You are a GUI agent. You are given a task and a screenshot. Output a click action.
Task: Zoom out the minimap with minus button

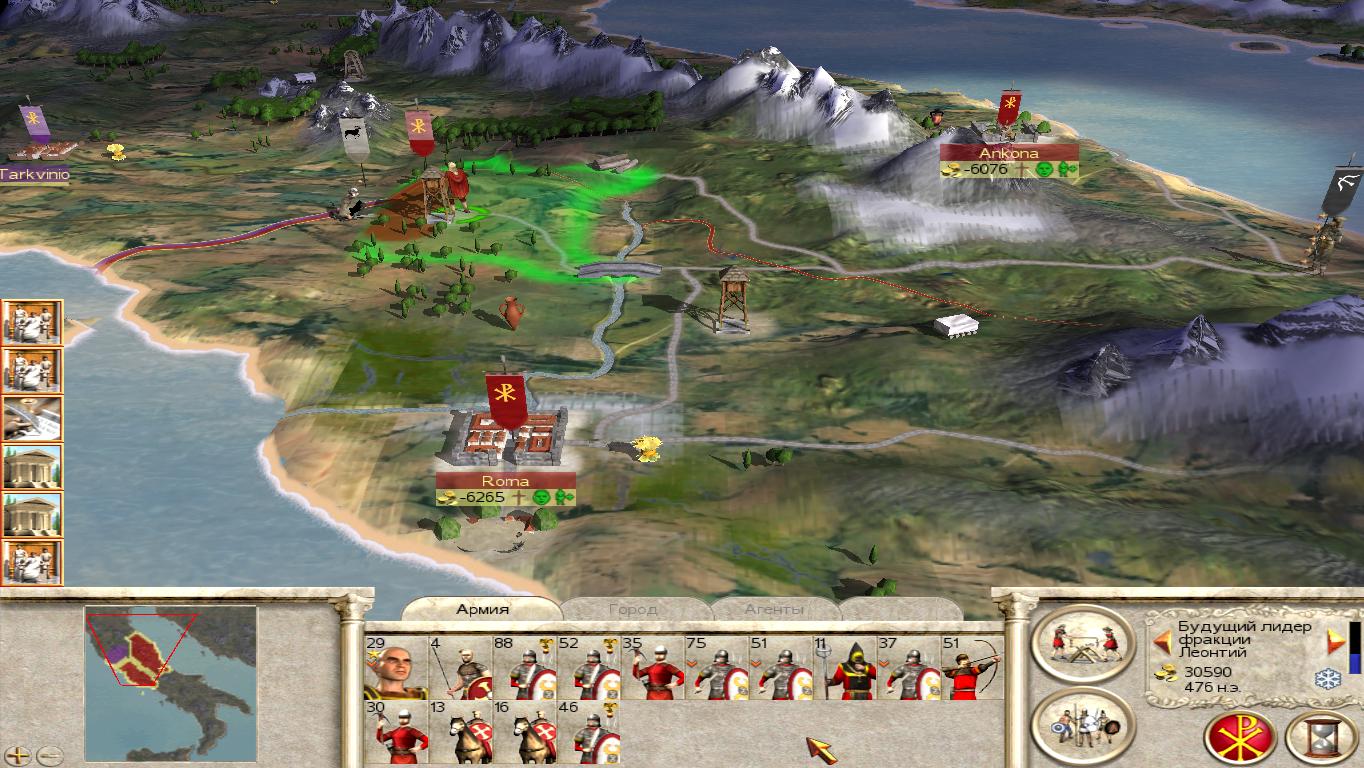pyautogui.click(x=48, y=756)
